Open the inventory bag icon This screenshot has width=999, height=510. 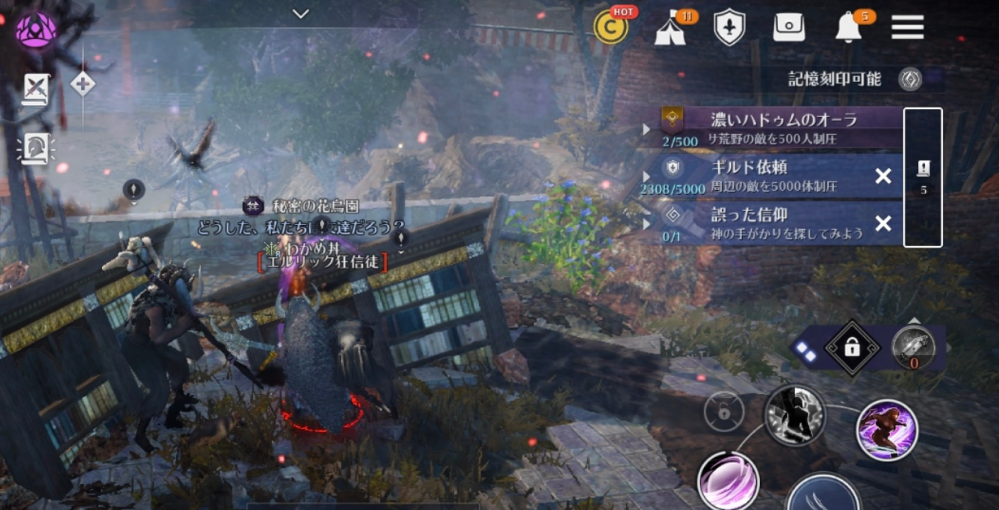[x=789, y=28]
